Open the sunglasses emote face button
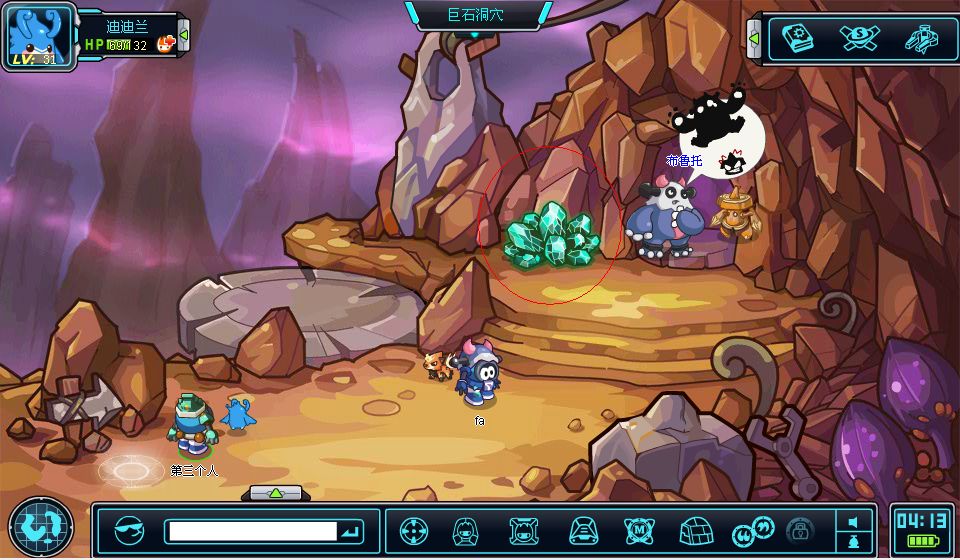Viewport: 960px width, 560px height. tap(129, 531)
